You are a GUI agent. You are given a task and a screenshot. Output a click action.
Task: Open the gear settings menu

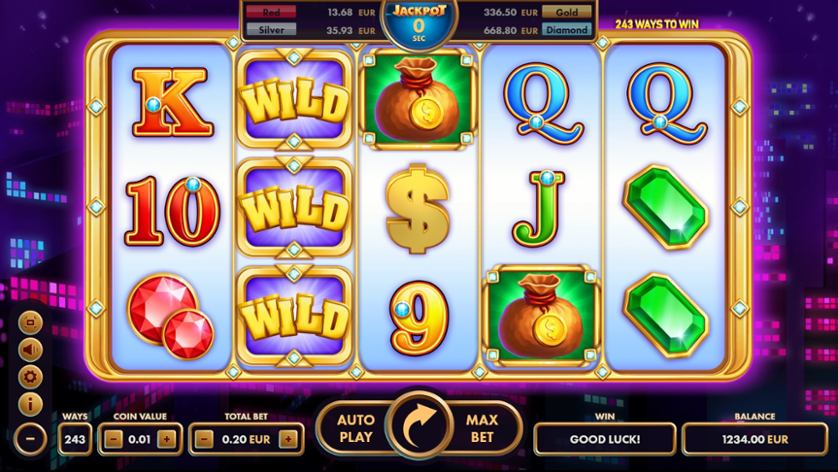[30, 377]
